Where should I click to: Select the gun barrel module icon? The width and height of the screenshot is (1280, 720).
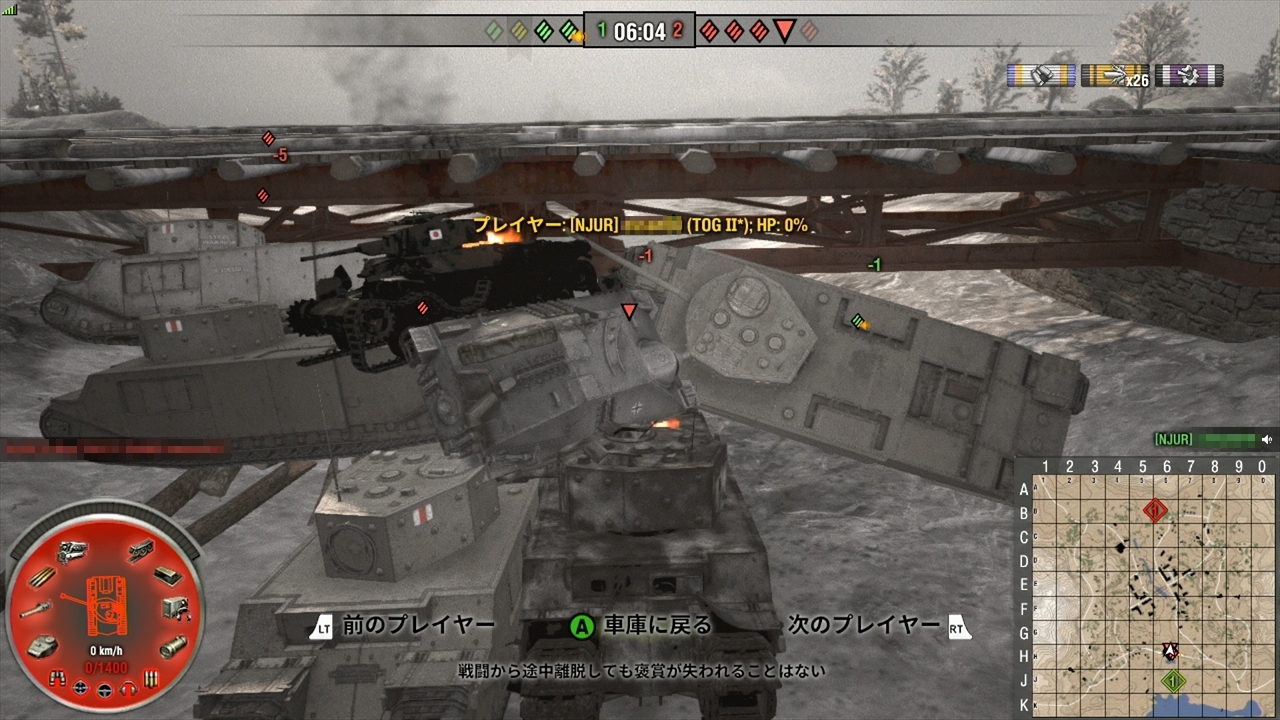tap(33, 610)
